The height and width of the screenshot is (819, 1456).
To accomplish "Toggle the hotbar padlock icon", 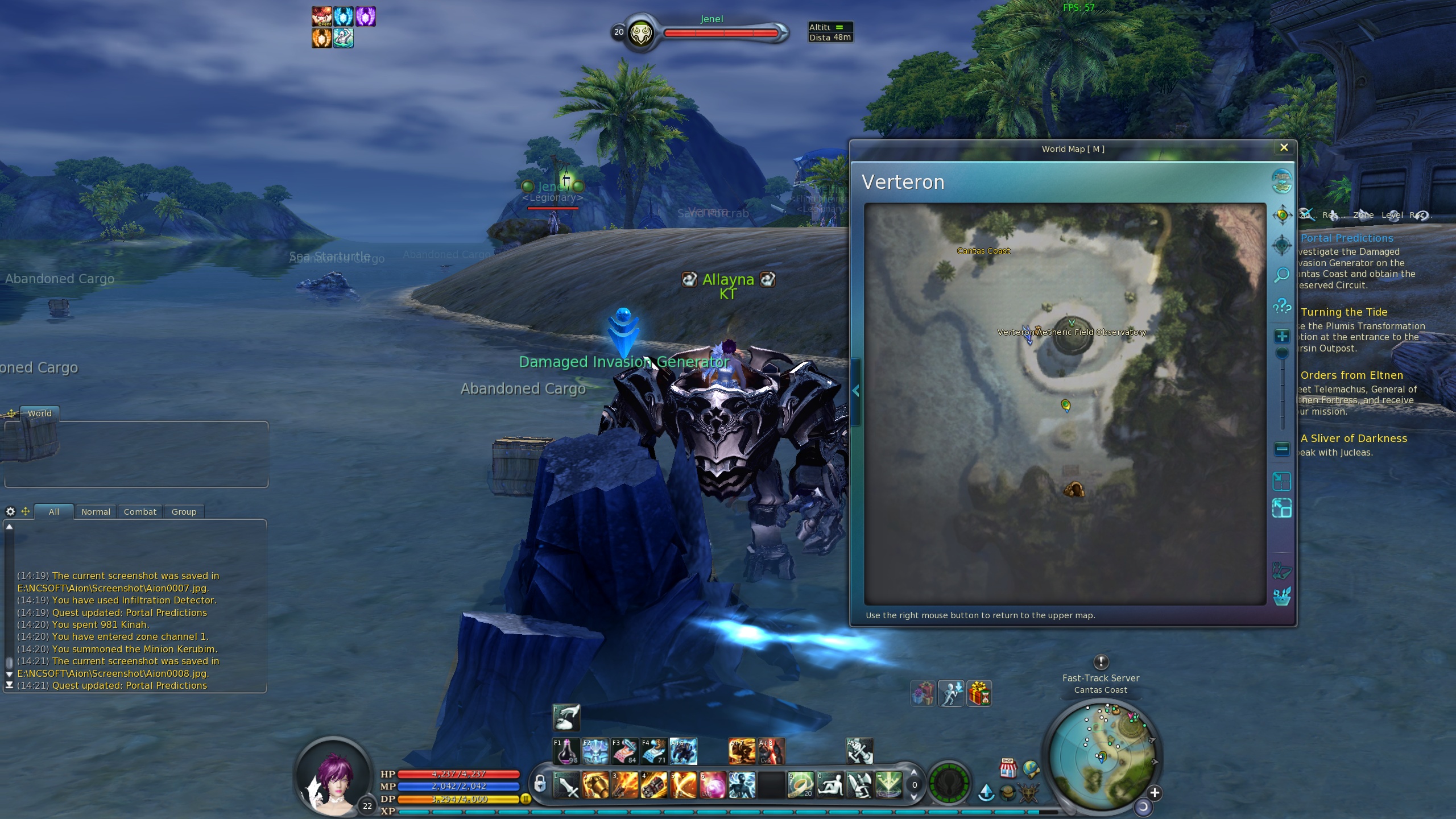I will coord(540,784).
